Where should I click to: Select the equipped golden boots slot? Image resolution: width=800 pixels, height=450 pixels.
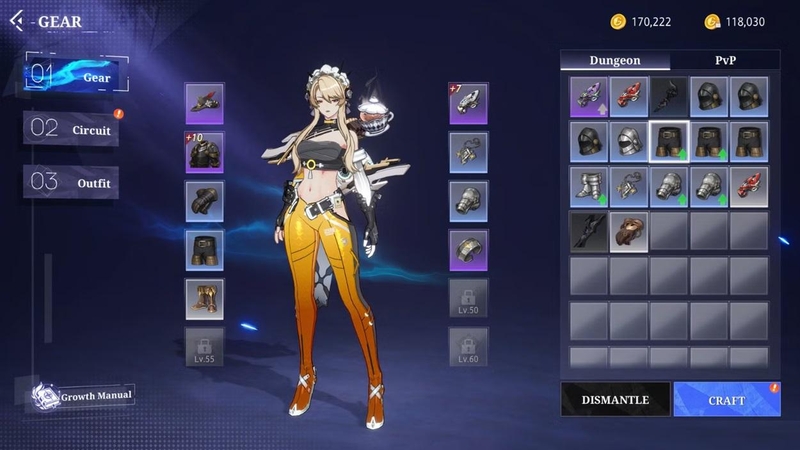click(205, 298)
